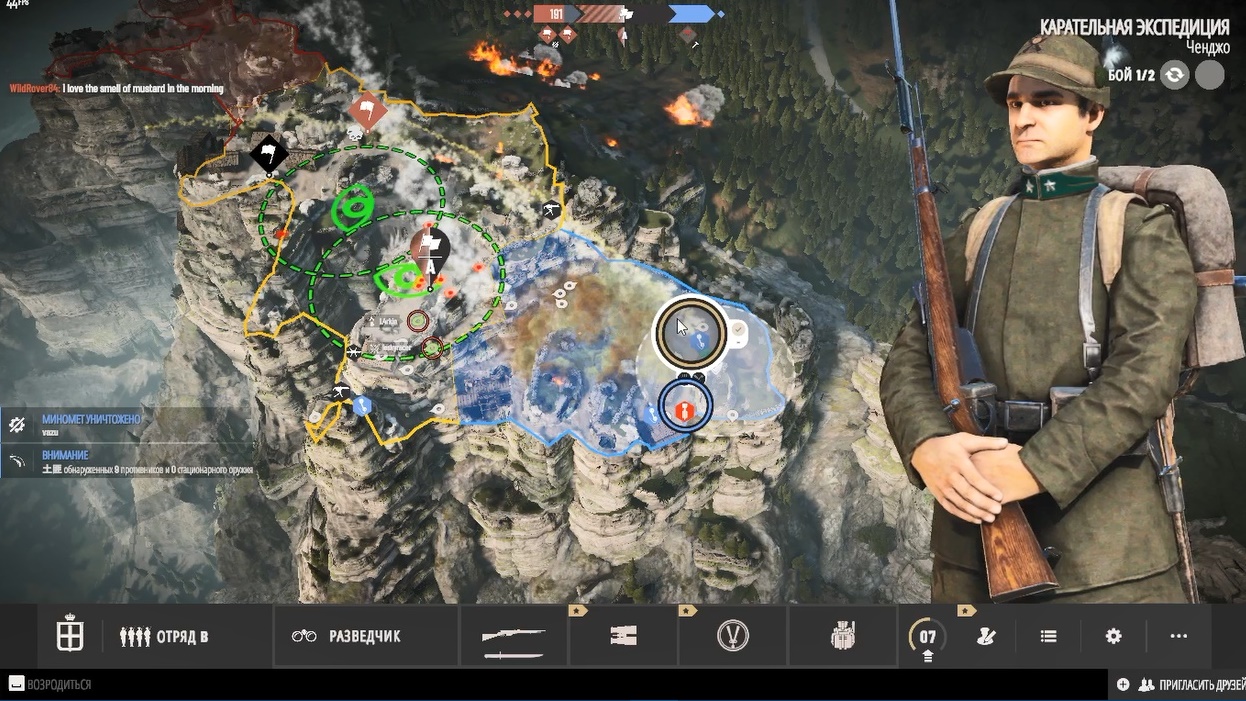Choose the medal perk slot
Image resolution: width=1246 pixels, height=701 pixels.
pyautogui.click(x=733, y=637)
